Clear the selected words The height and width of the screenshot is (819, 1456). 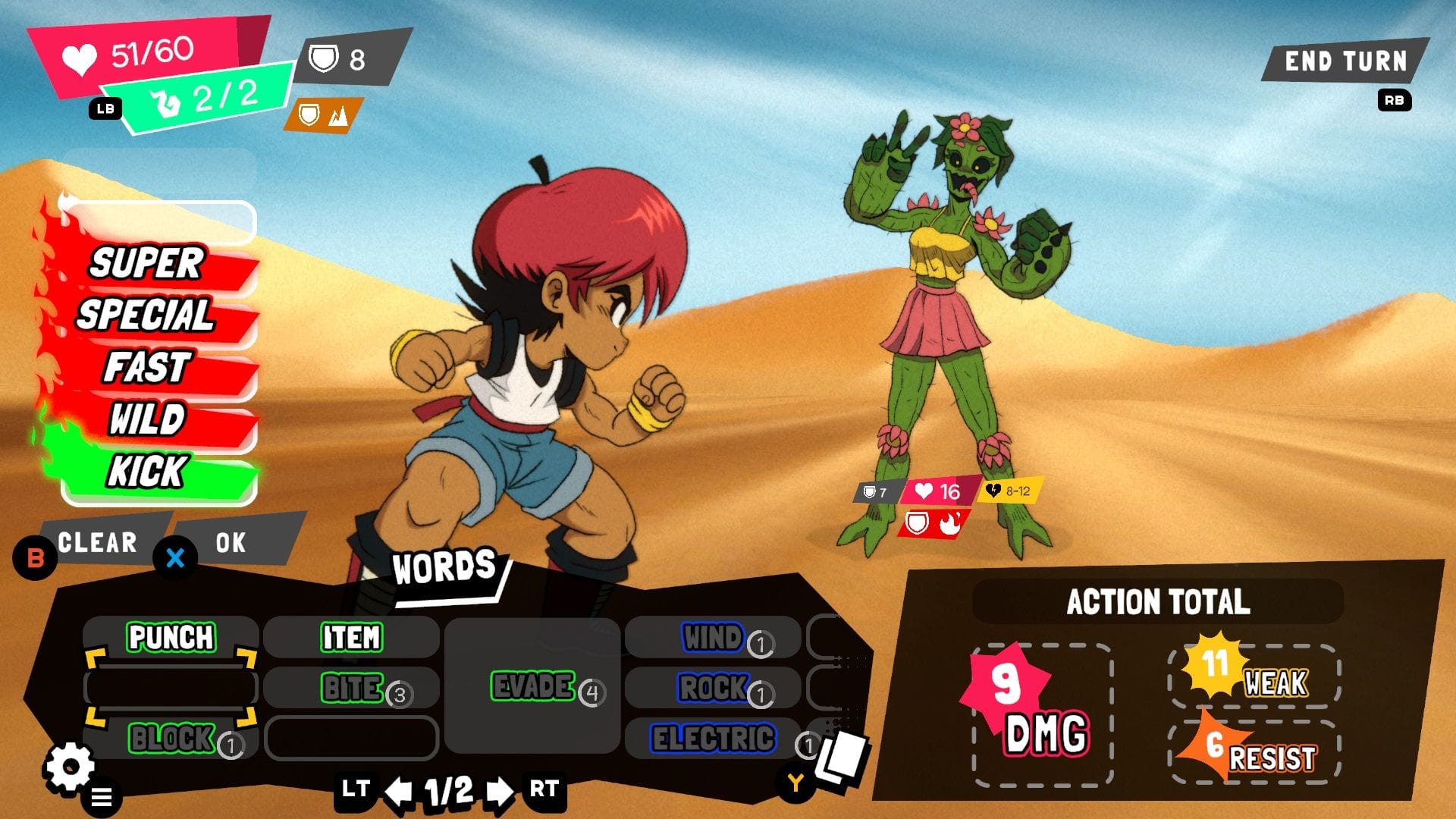[x=99, y=542]
